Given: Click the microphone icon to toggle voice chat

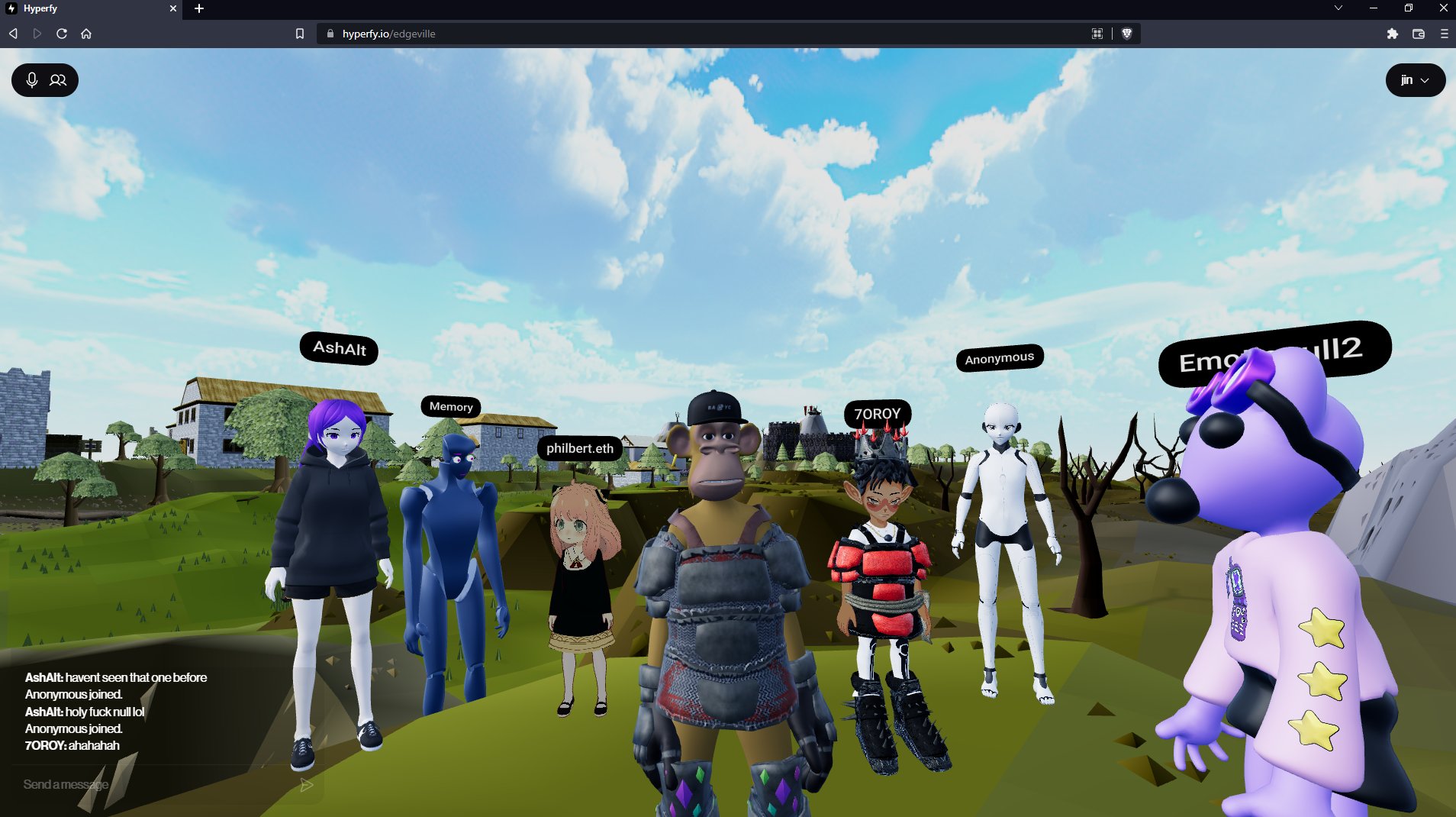Looking at the screenshot, I should click(x=32, y=79).
